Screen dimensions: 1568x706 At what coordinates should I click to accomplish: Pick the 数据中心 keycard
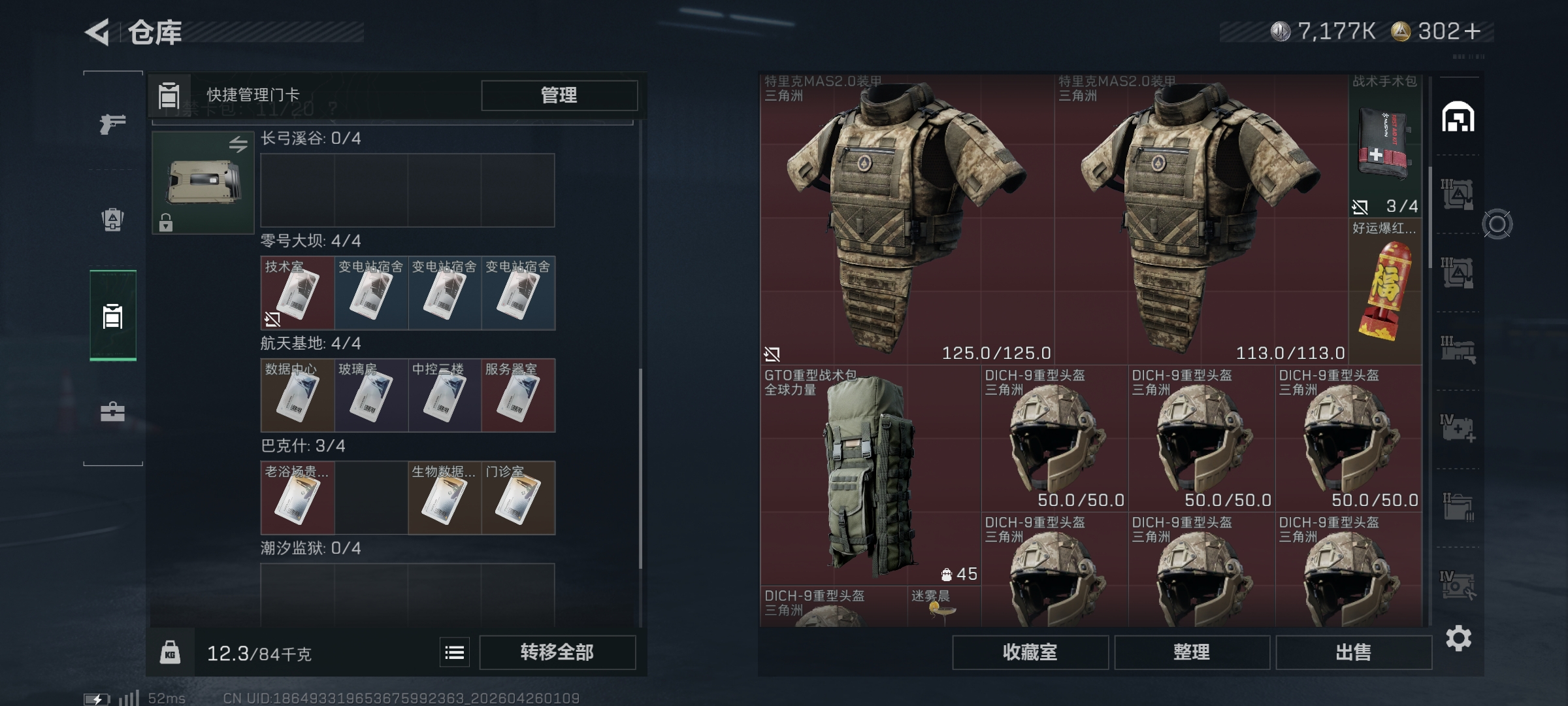click(x=297, y=395)
